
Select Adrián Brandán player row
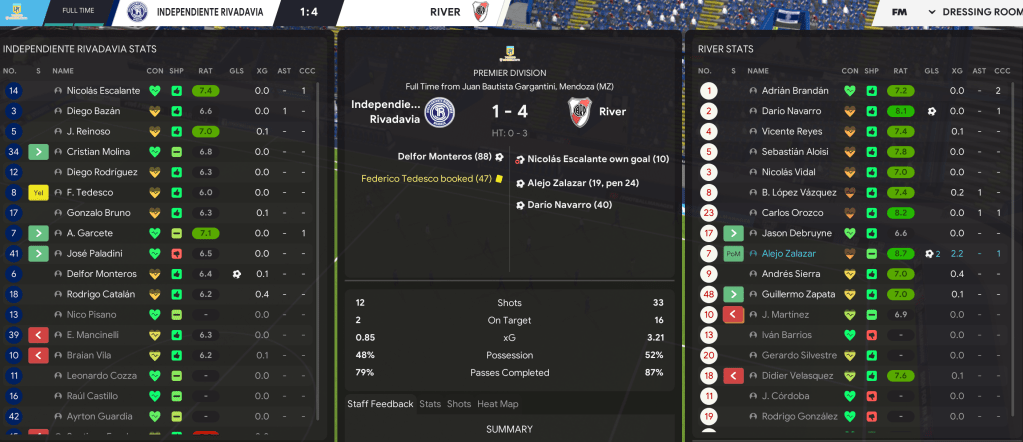(795, 91)
